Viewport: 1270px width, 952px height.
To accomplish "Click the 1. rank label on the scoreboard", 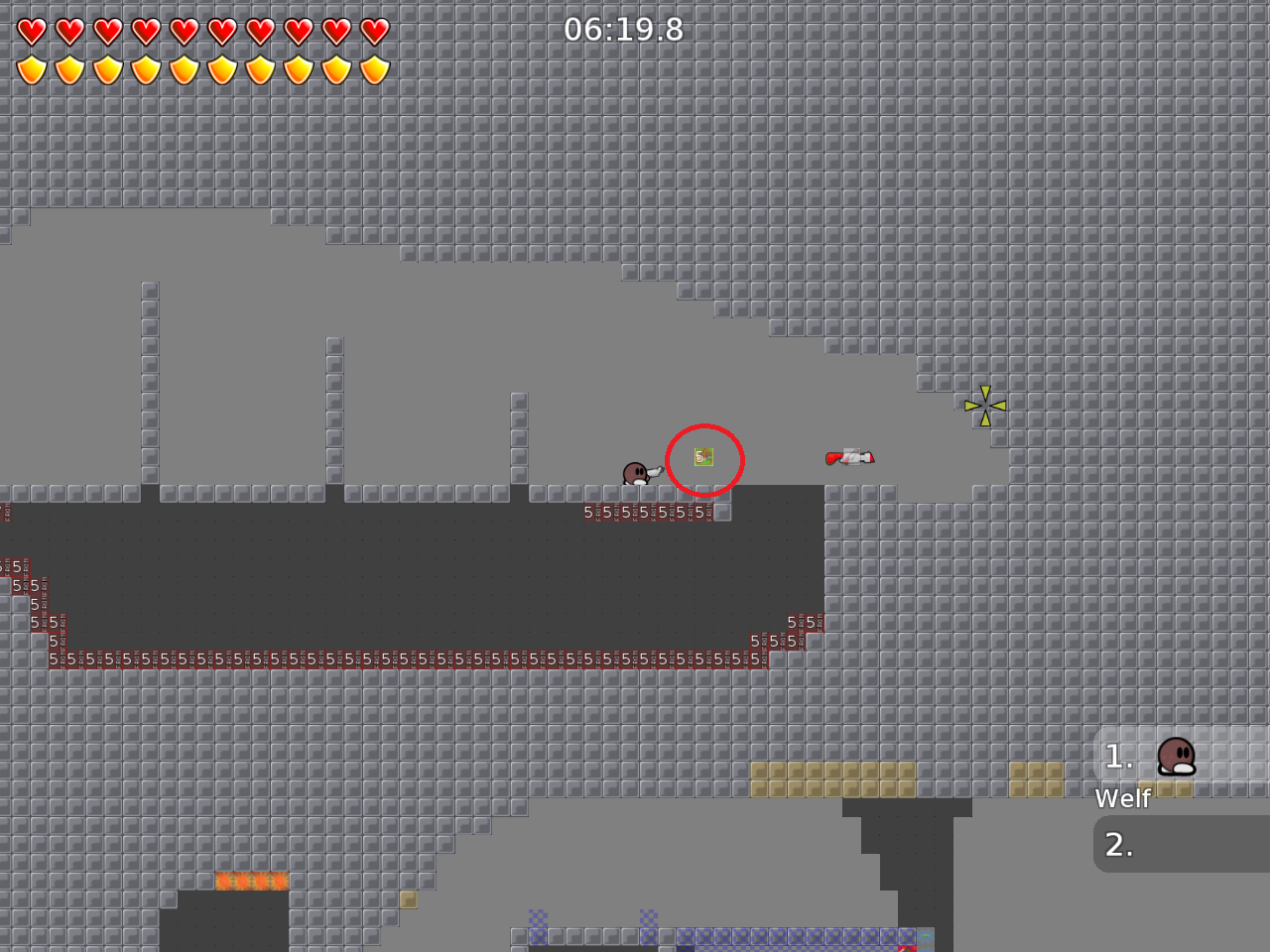I will [x=1119, y=757].
